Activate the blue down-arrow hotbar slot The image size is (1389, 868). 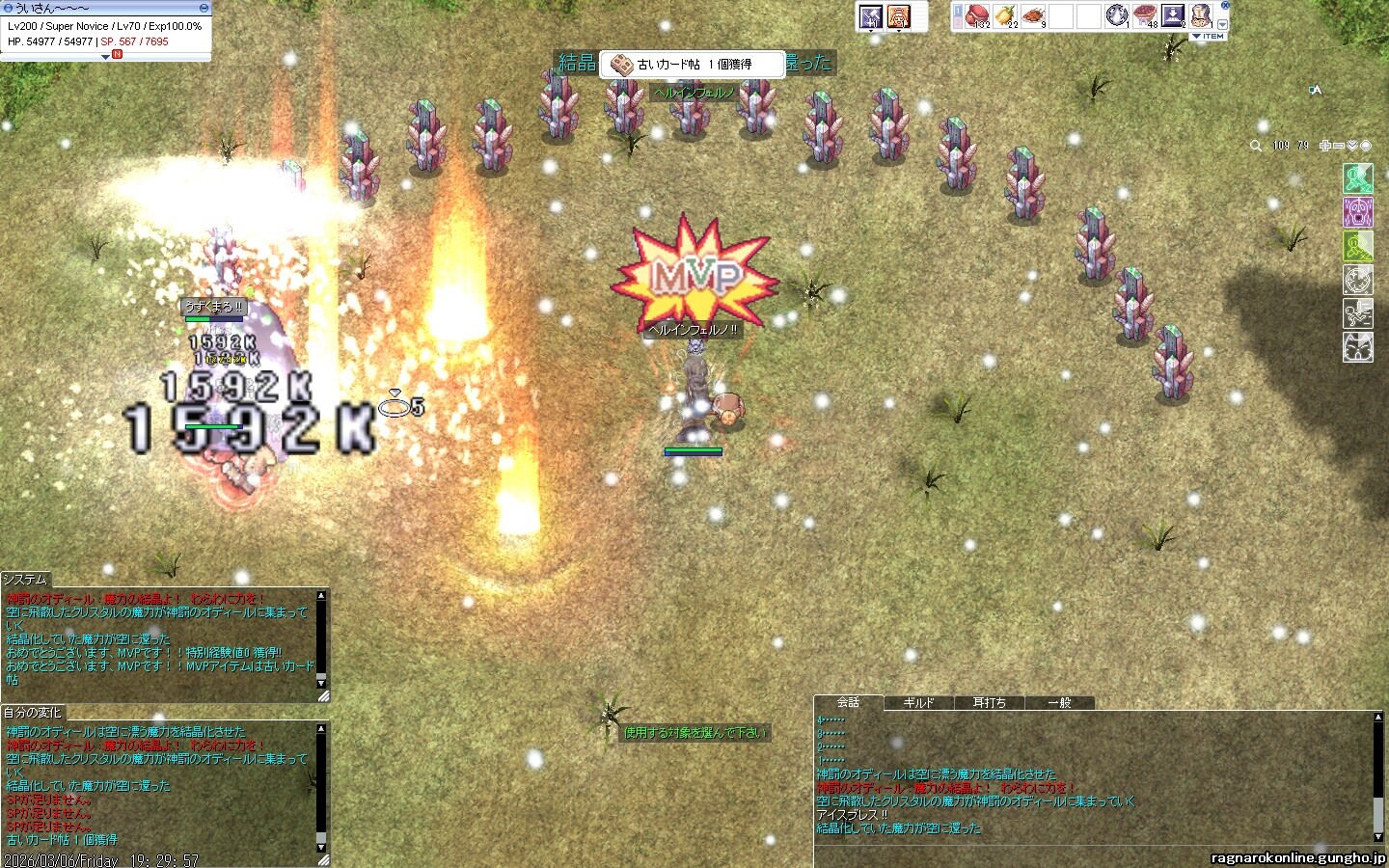point(1173,15)
